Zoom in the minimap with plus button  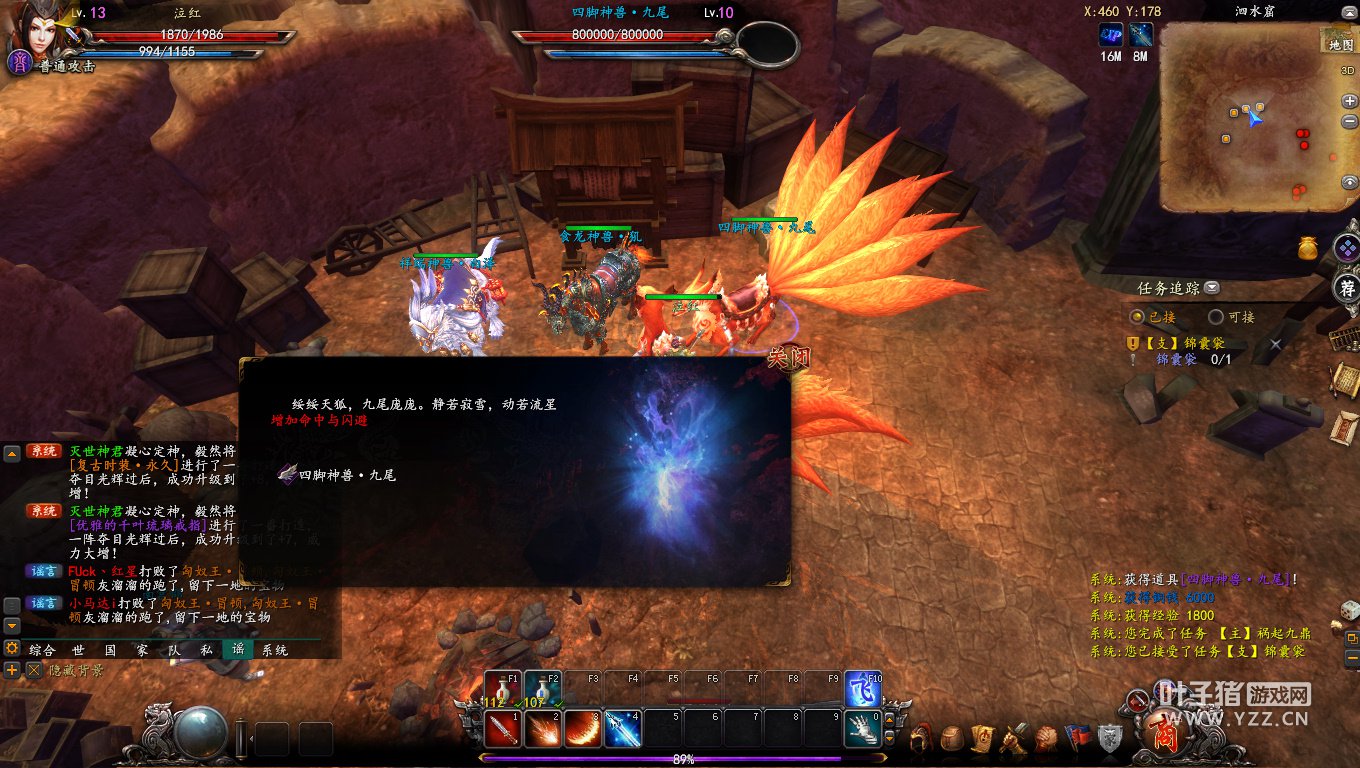click(x=1349, y=101)
